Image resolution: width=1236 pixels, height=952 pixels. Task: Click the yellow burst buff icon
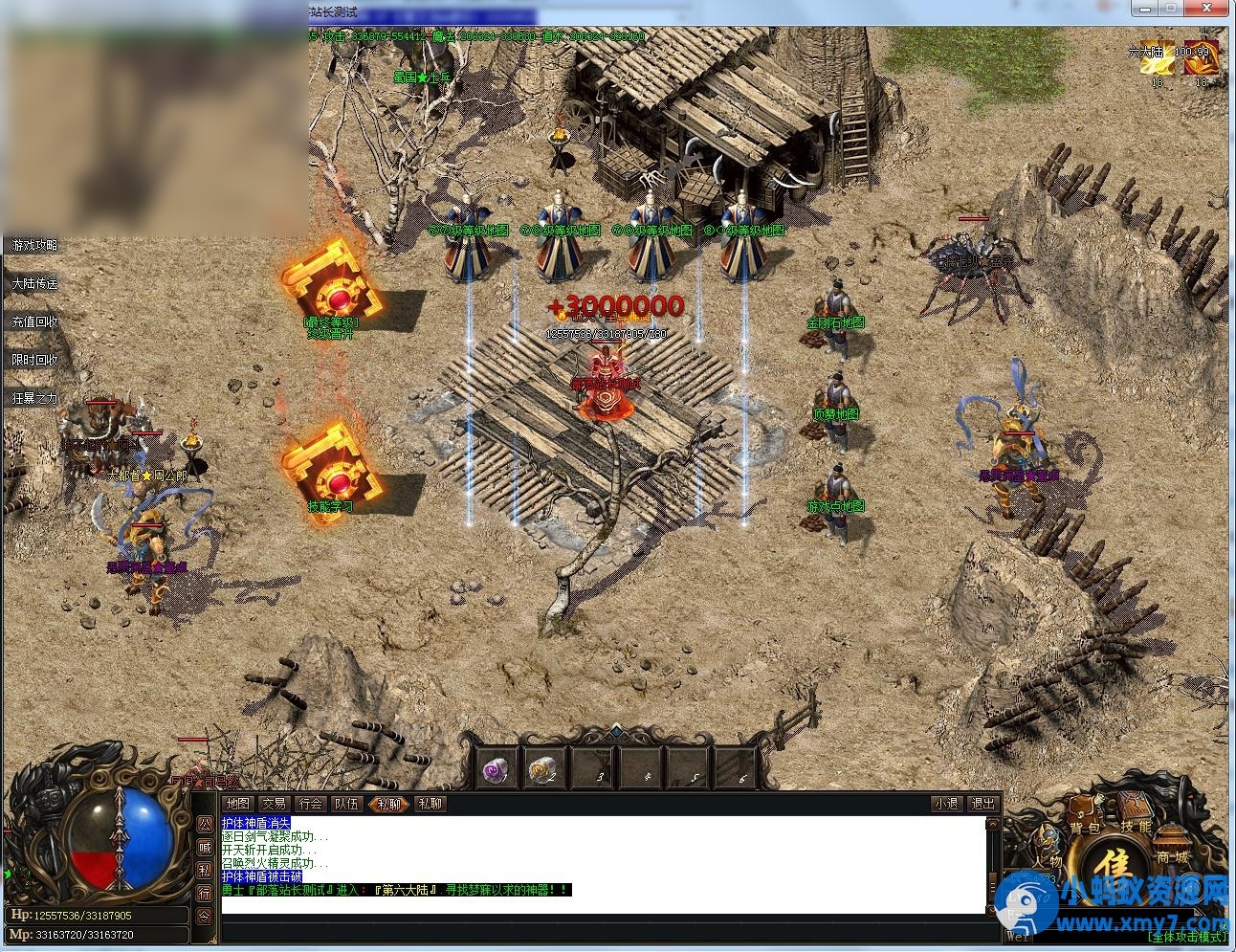[1159, 59]
